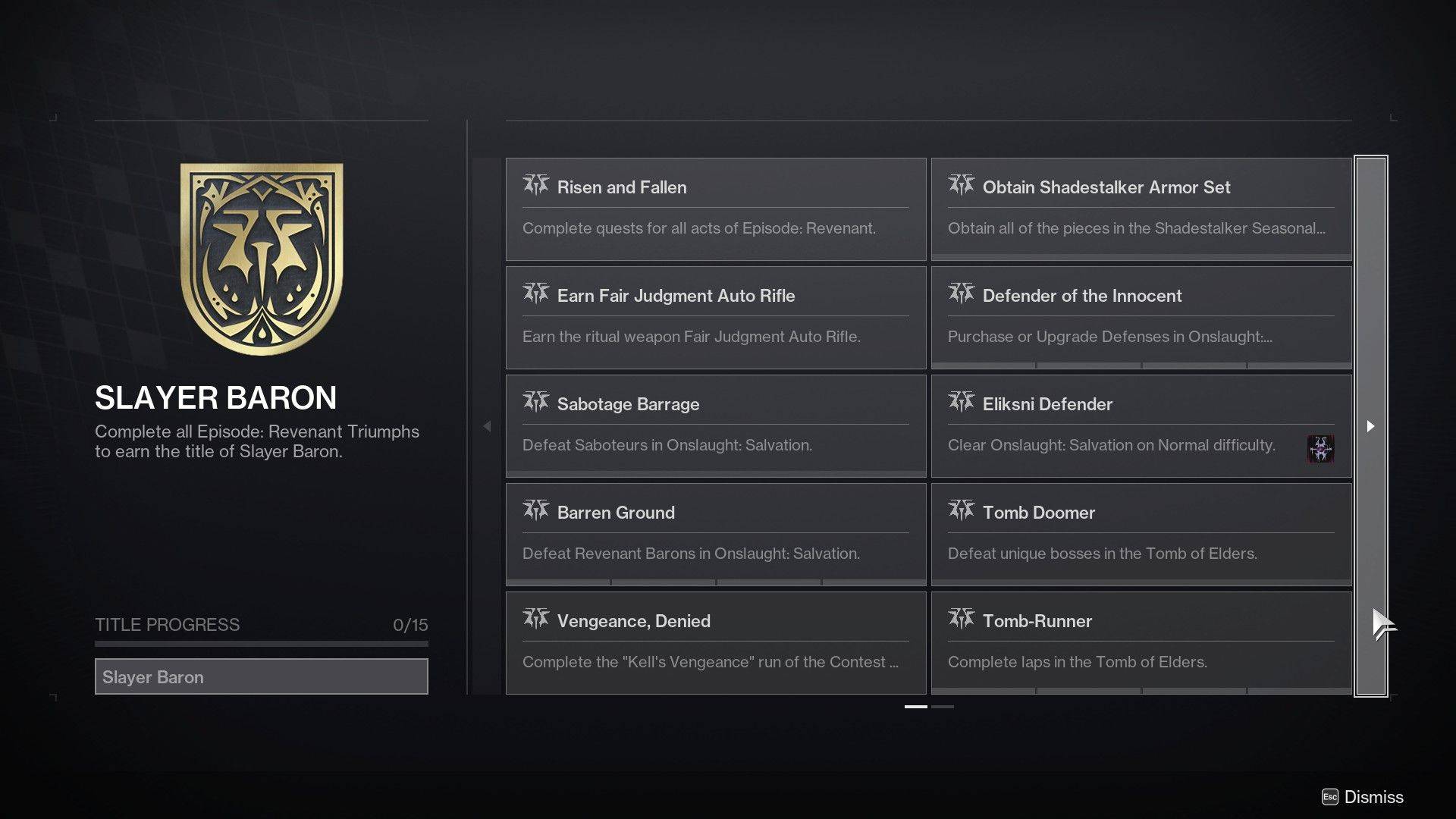Click the previous page left arrow
Image resolution: width=1456 pixels, height=819 pixels.
[x=487, y=426]
